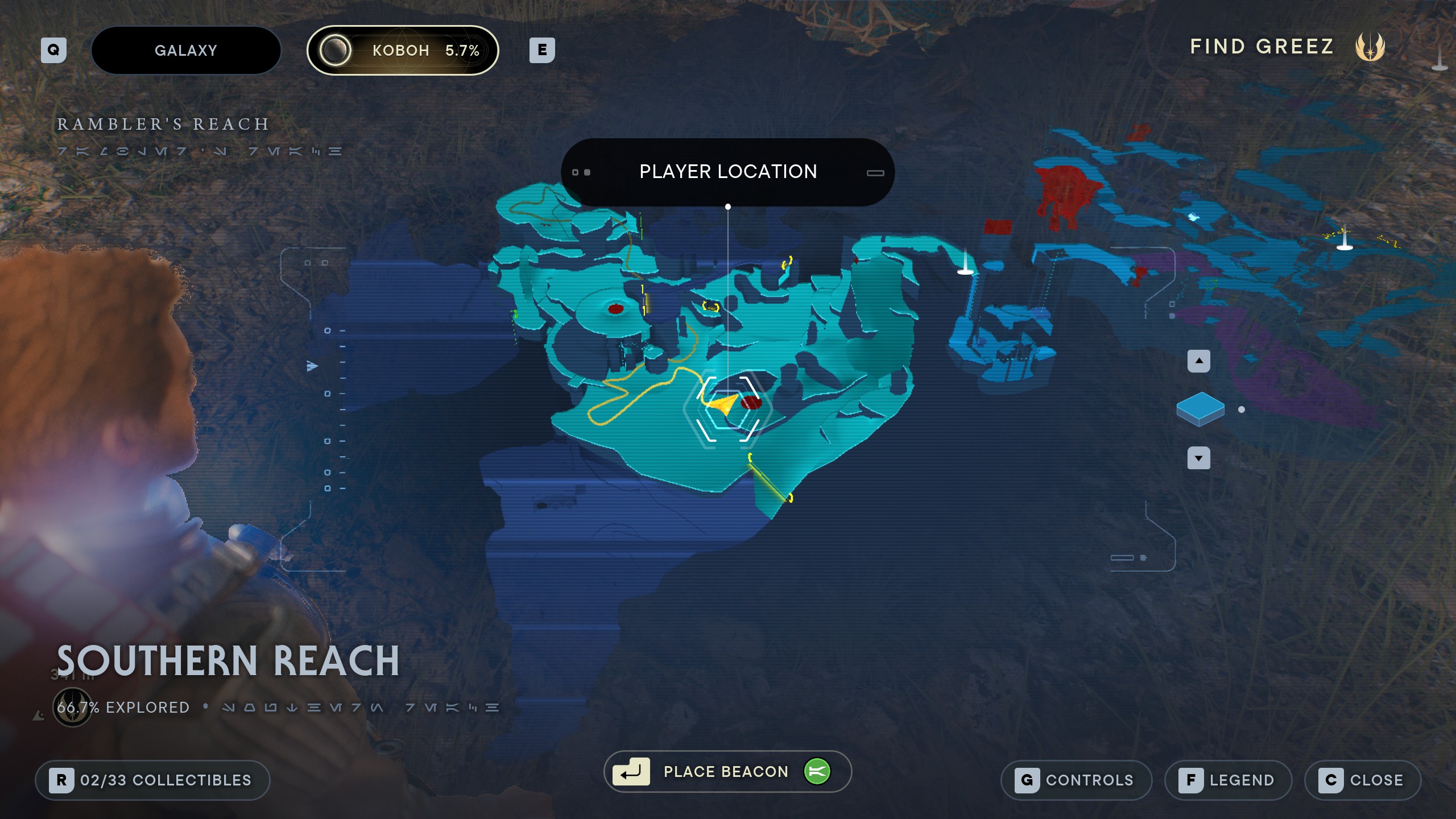The image size is (1456, 819).
Task: Move down one map layer
Action: click(x=1198, y=458)
